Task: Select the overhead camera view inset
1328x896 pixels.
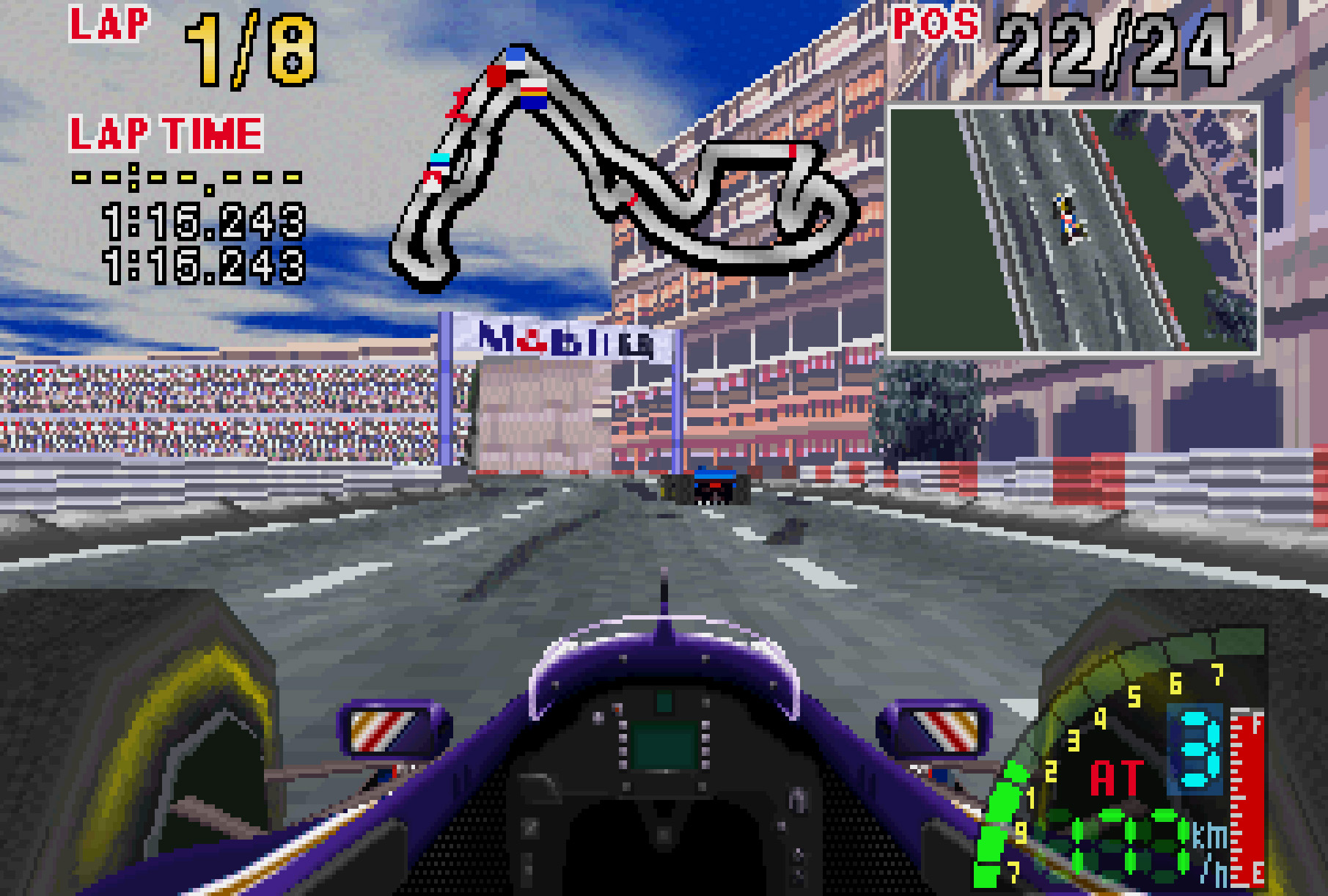Action: click(1074, 229)
